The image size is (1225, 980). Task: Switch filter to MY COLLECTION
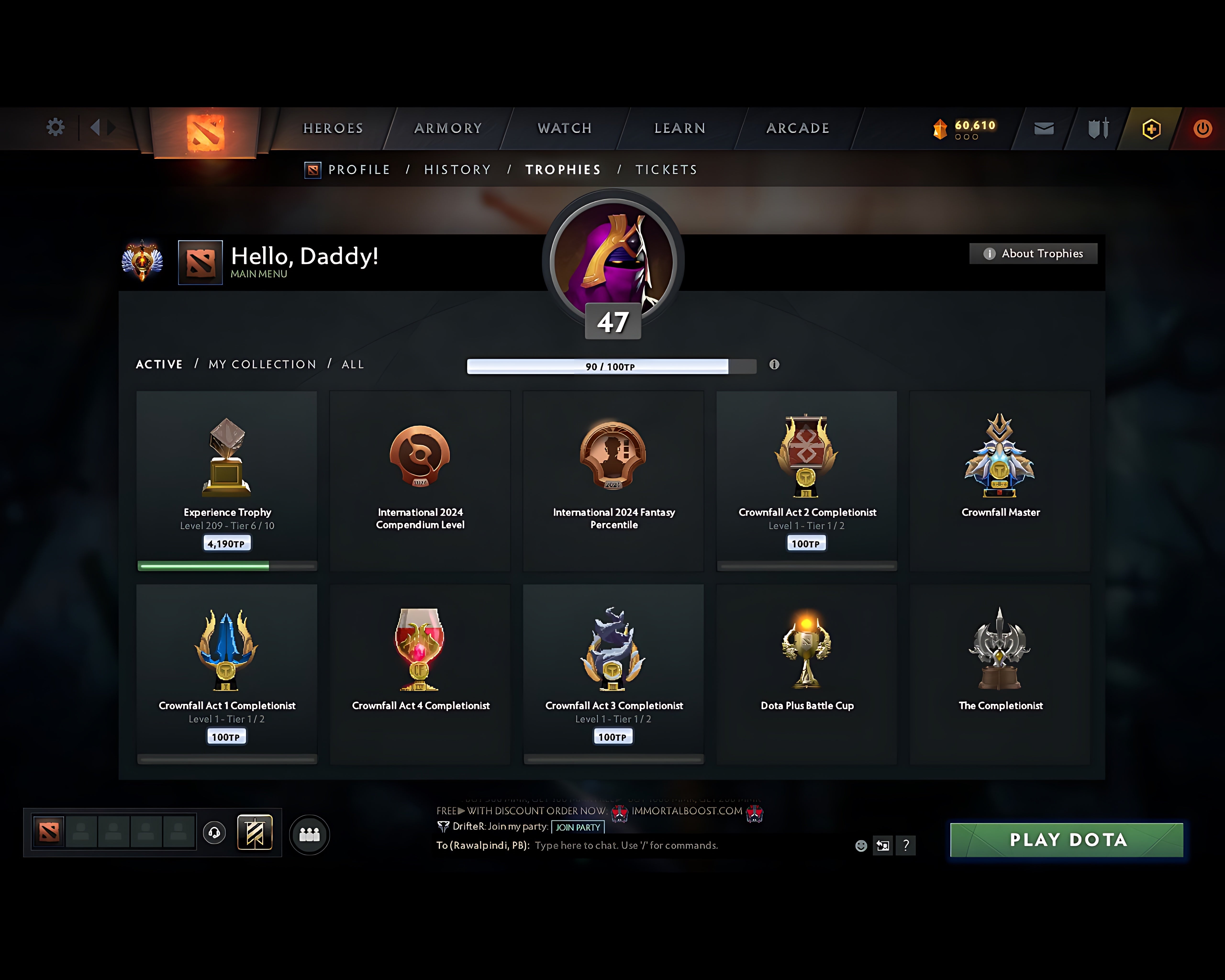(x=262, y=364)
